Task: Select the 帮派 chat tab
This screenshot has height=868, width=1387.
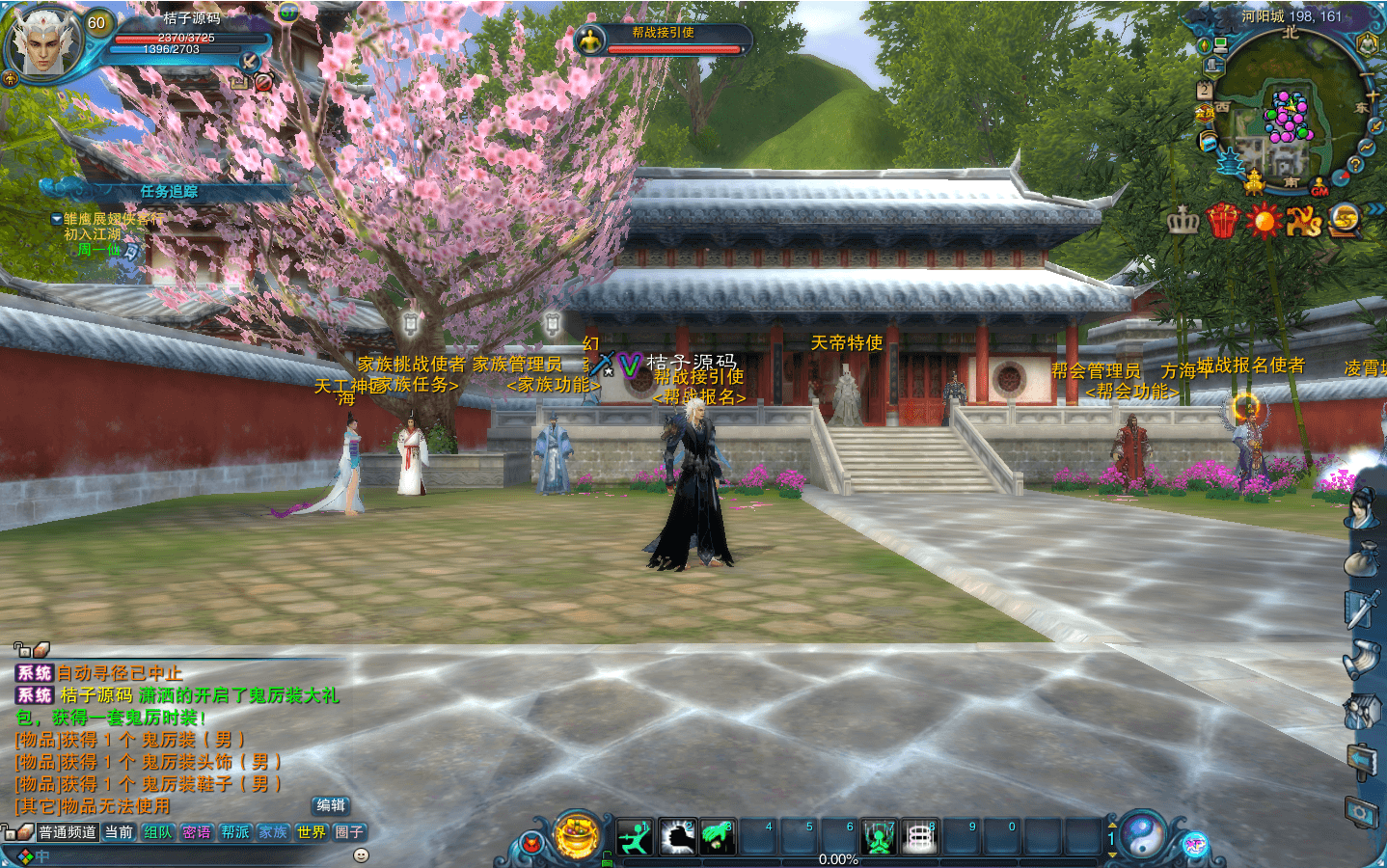Action: [x=234, y=832]
